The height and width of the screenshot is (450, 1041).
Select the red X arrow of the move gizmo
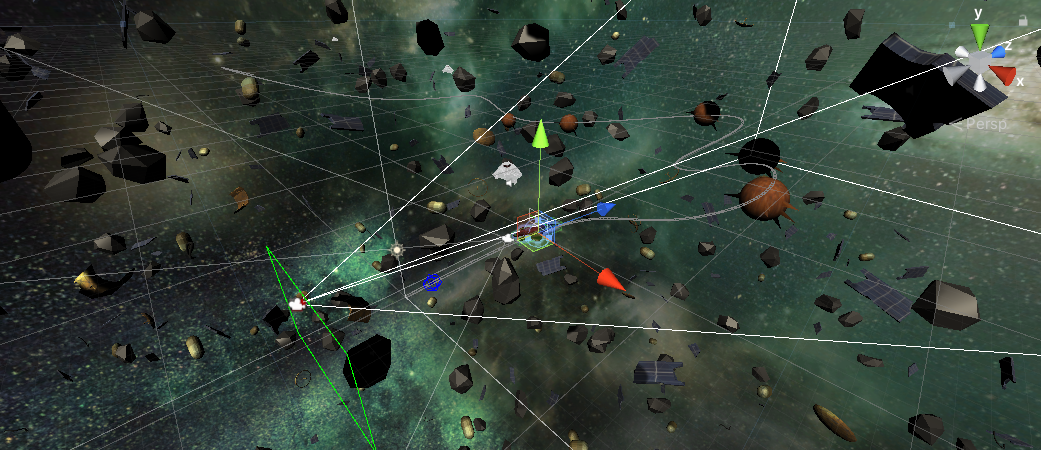[x=610, y=281]
